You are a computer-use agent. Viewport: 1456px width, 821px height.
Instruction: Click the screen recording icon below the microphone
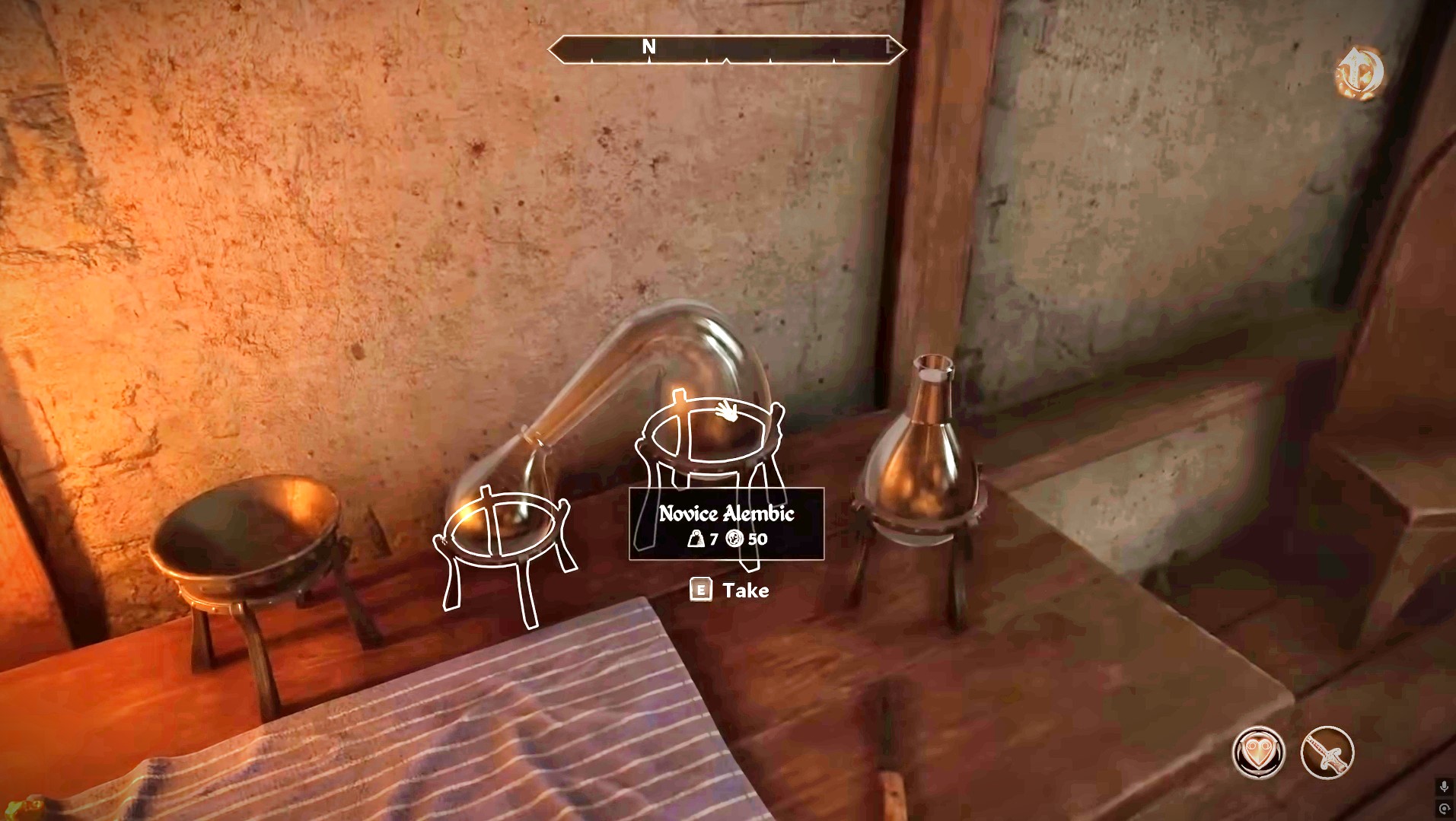1445,808
